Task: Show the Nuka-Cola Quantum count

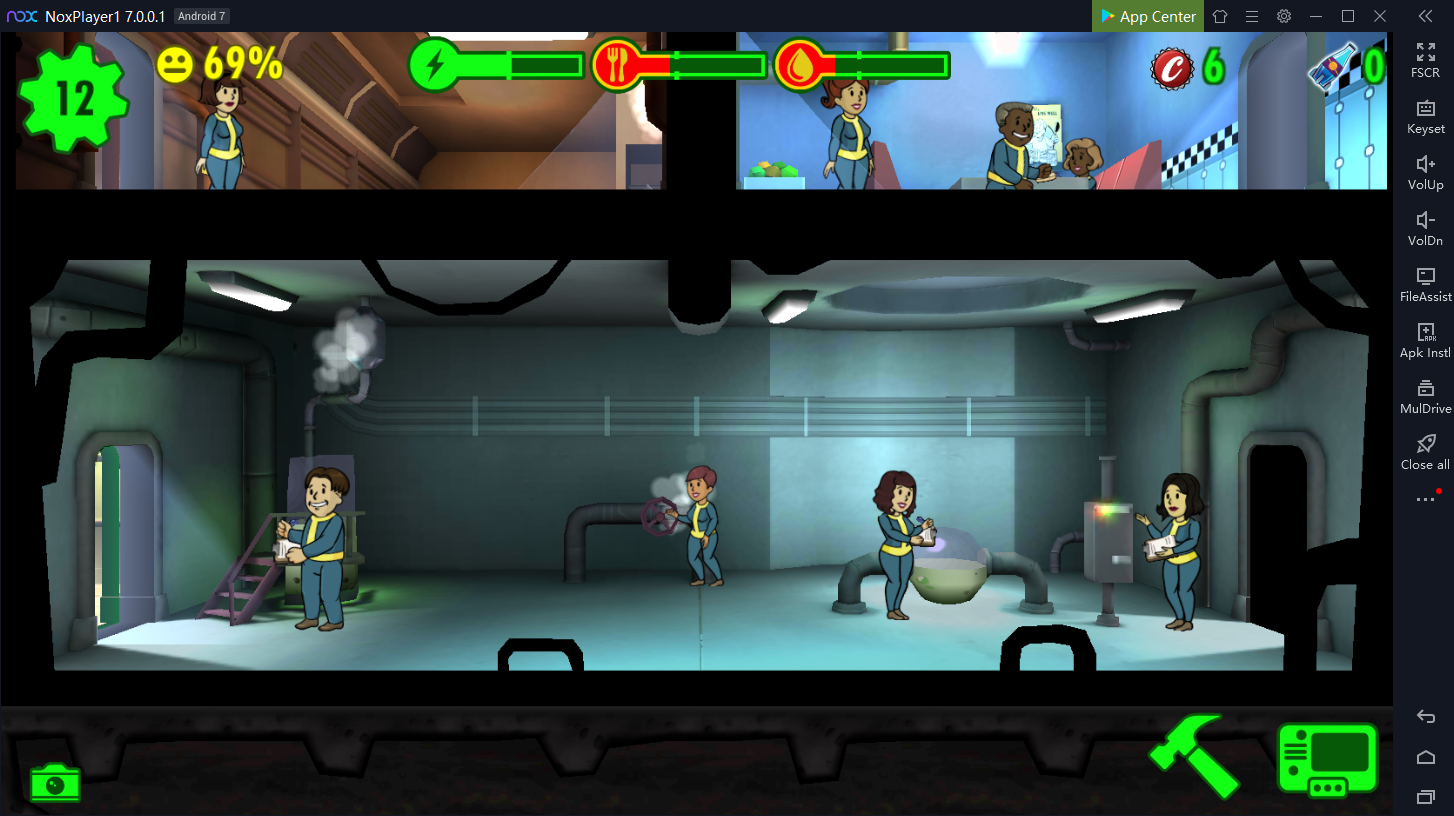Action: (x=1345, y=66)
